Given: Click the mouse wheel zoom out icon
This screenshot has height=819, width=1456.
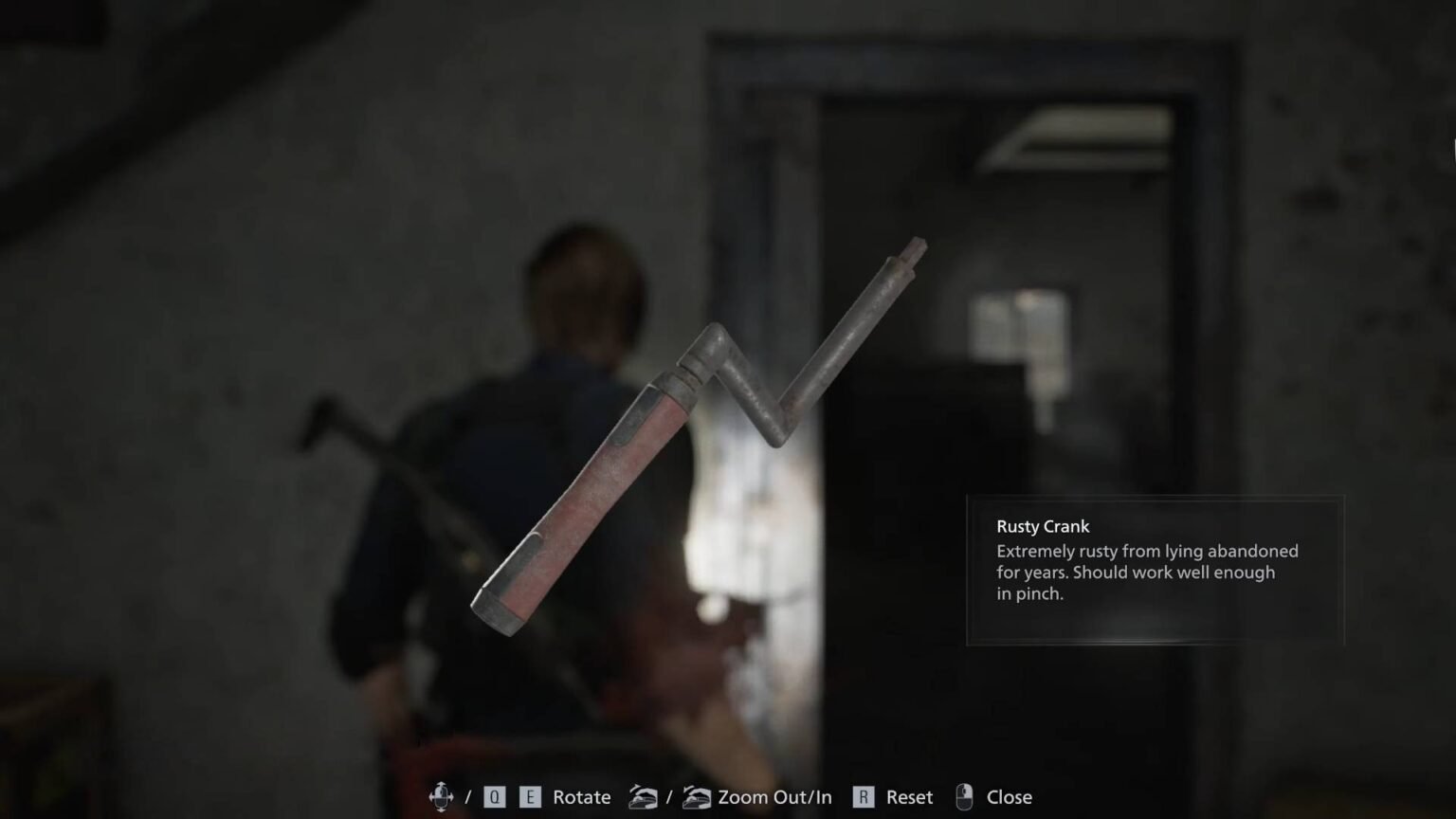Looking at the screenshot, I should click(644, 797).
